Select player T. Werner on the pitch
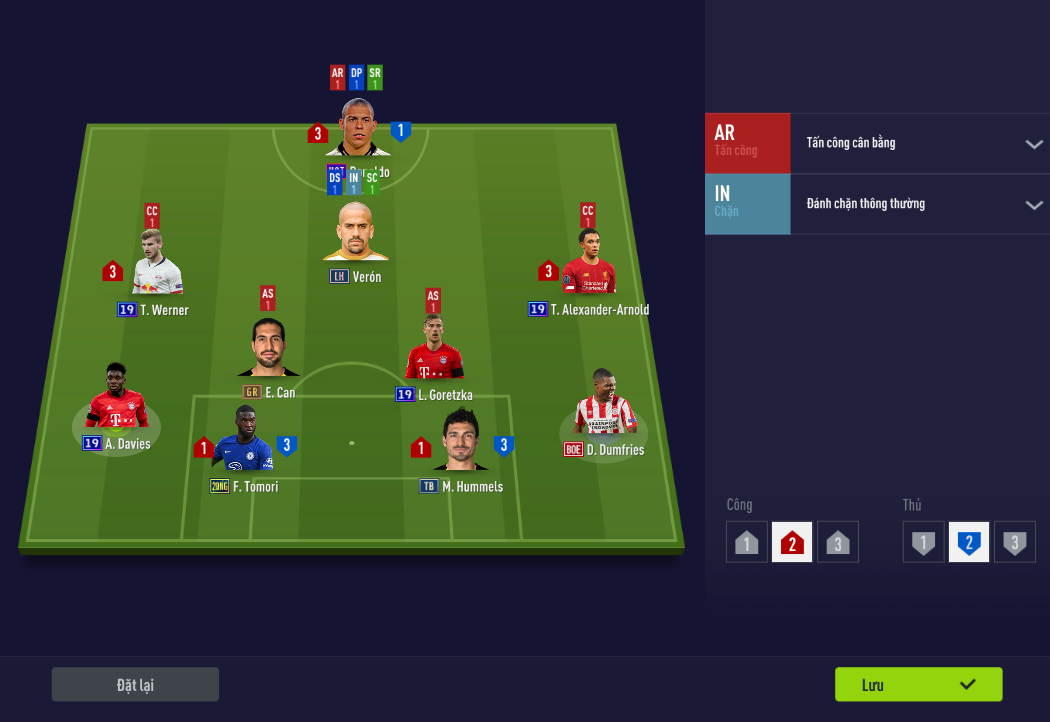The image size is (1050, 722). point(157,266)
